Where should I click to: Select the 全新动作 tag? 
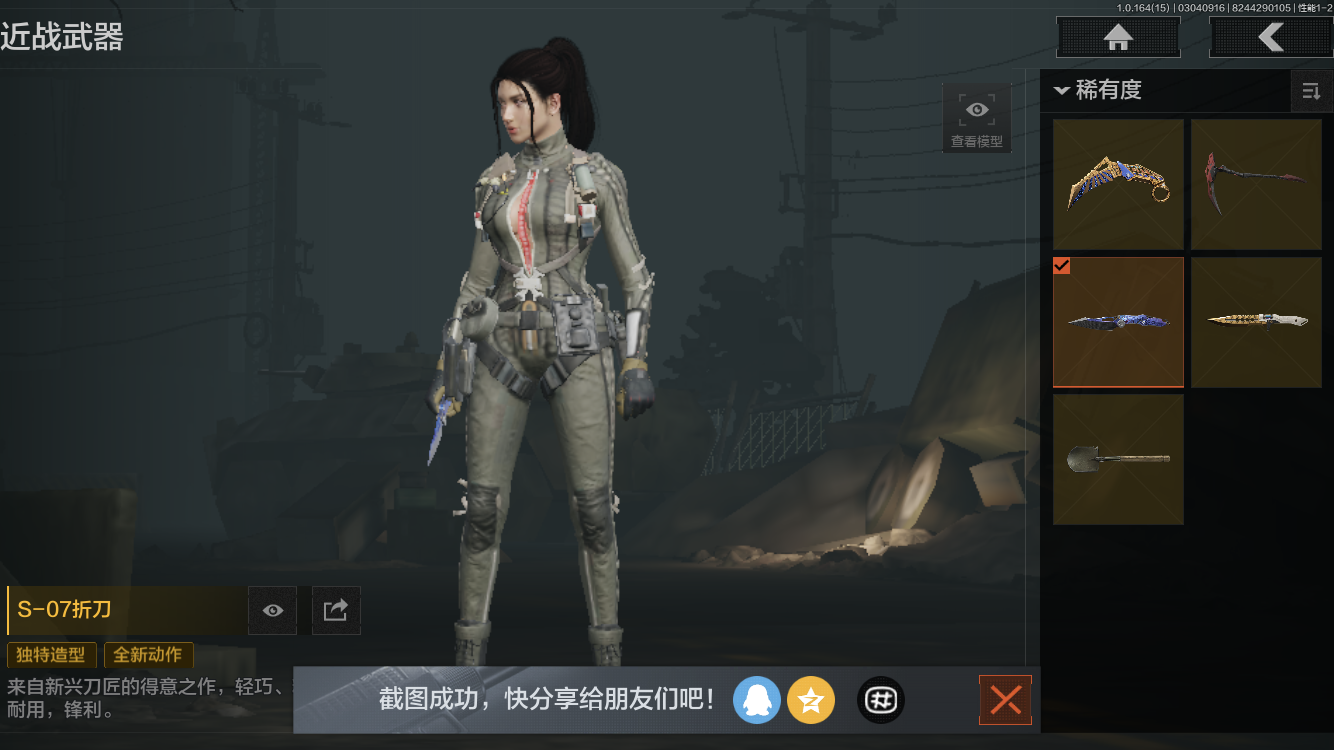click(148, 655)
